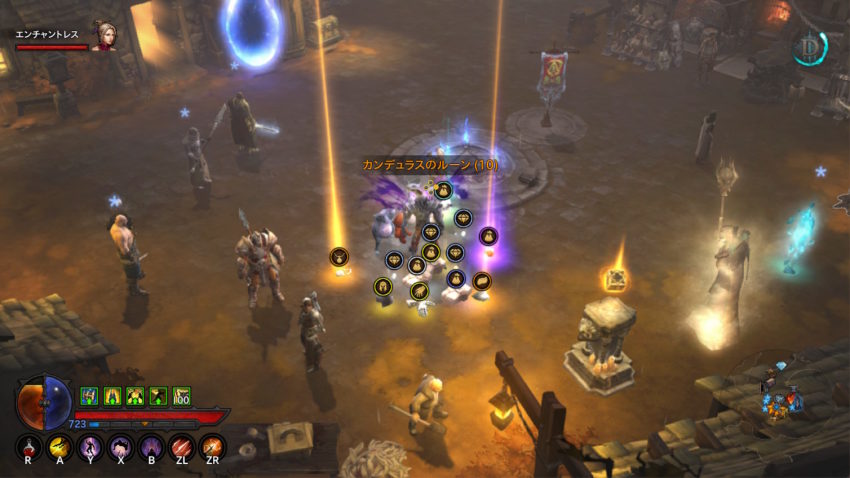Click the yellow glove loot marker

(419, 291)
